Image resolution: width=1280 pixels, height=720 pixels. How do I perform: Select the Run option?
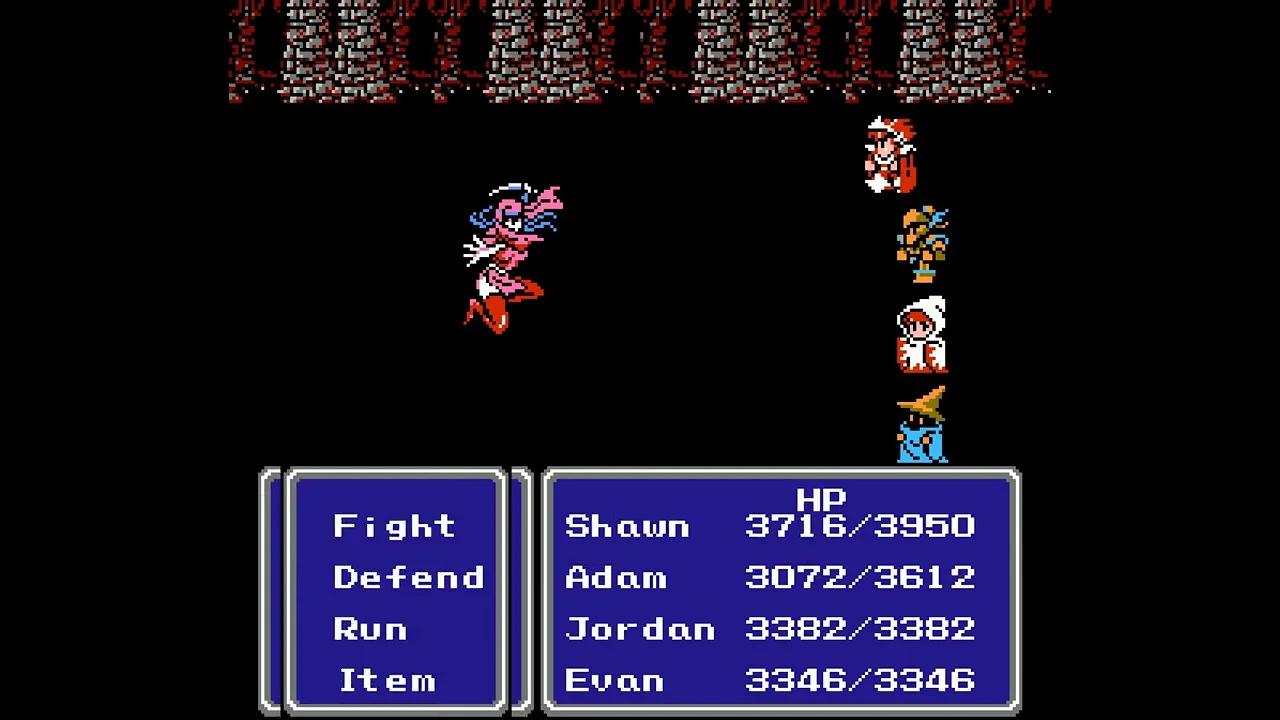(371, 628)
